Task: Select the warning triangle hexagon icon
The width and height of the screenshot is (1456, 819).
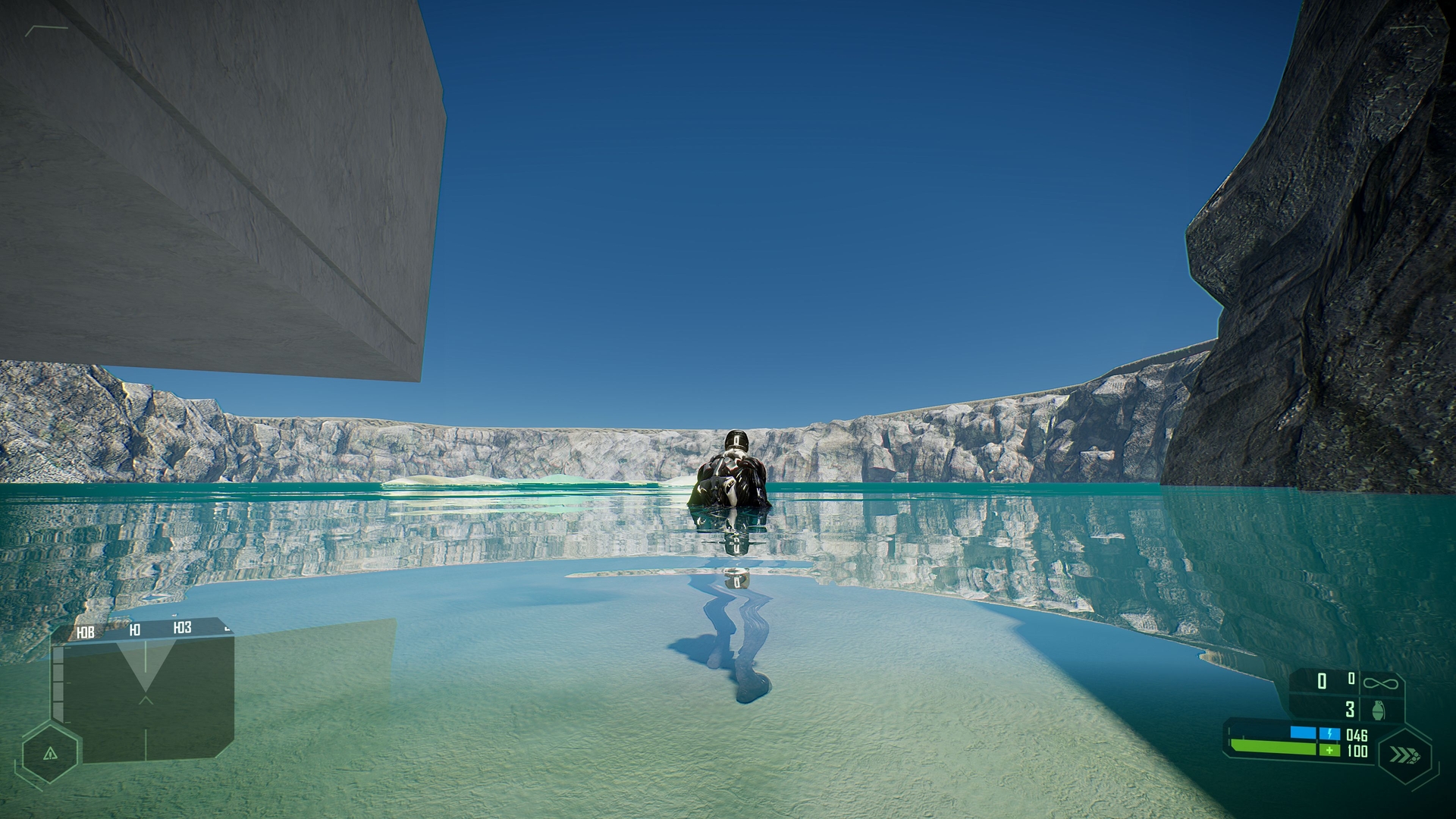Action: pos(50,753)
